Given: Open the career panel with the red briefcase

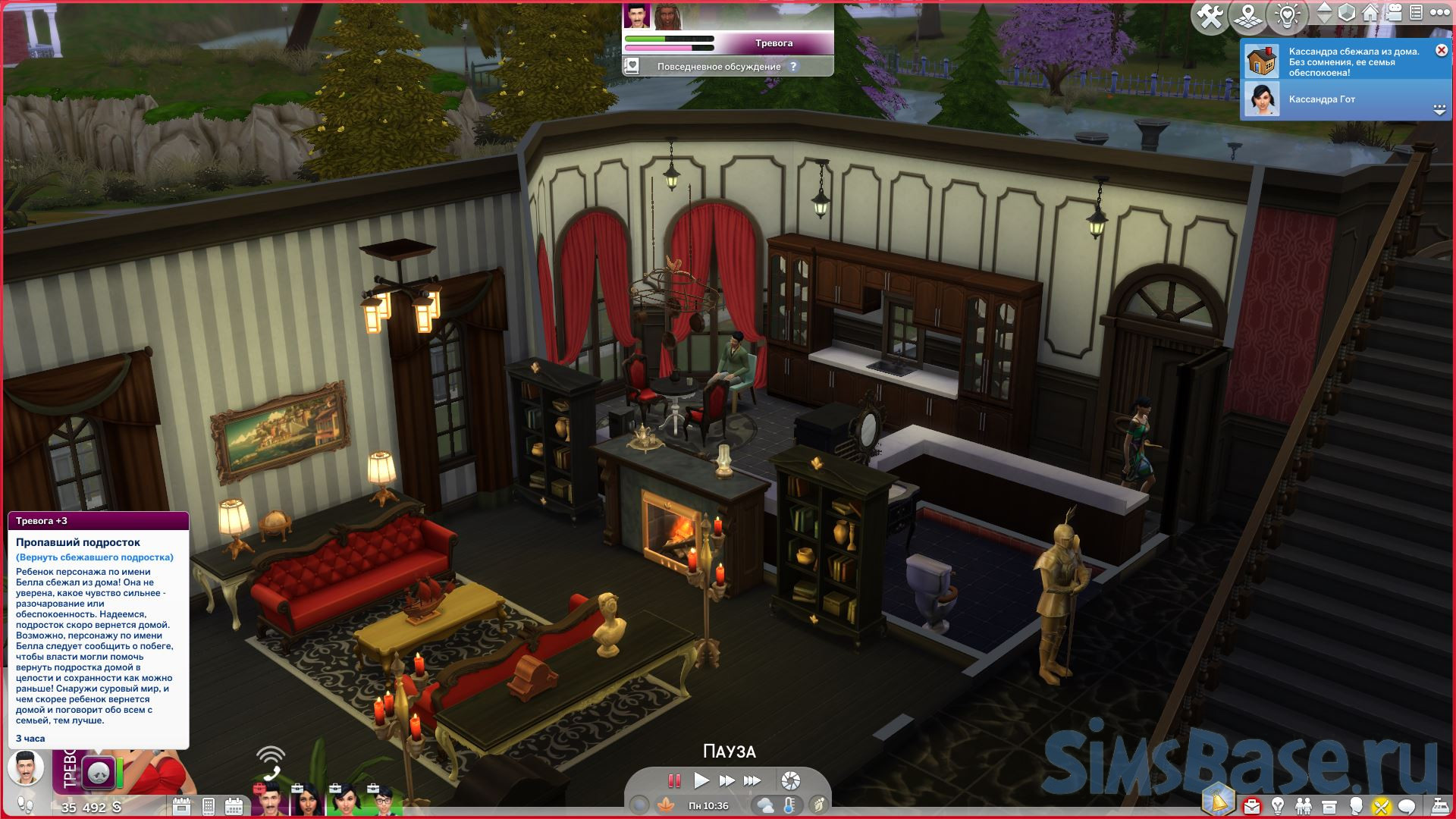Looking at the screenshot, I should point(1251,805).
